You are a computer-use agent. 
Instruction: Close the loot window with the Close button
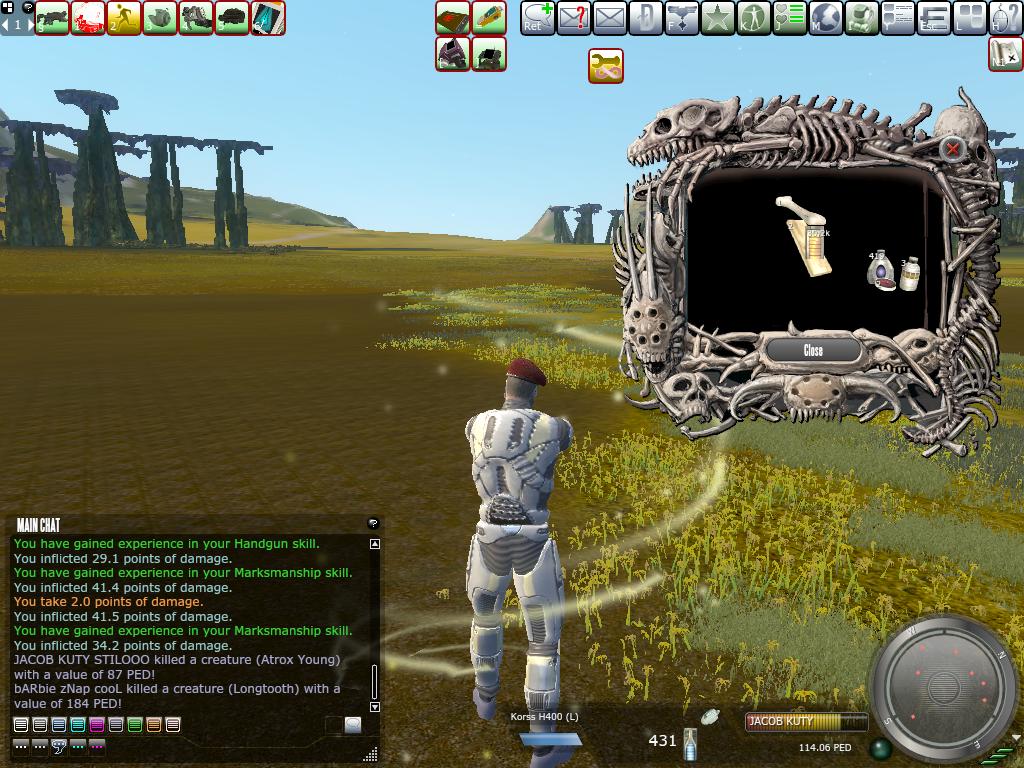click(813, 350)
